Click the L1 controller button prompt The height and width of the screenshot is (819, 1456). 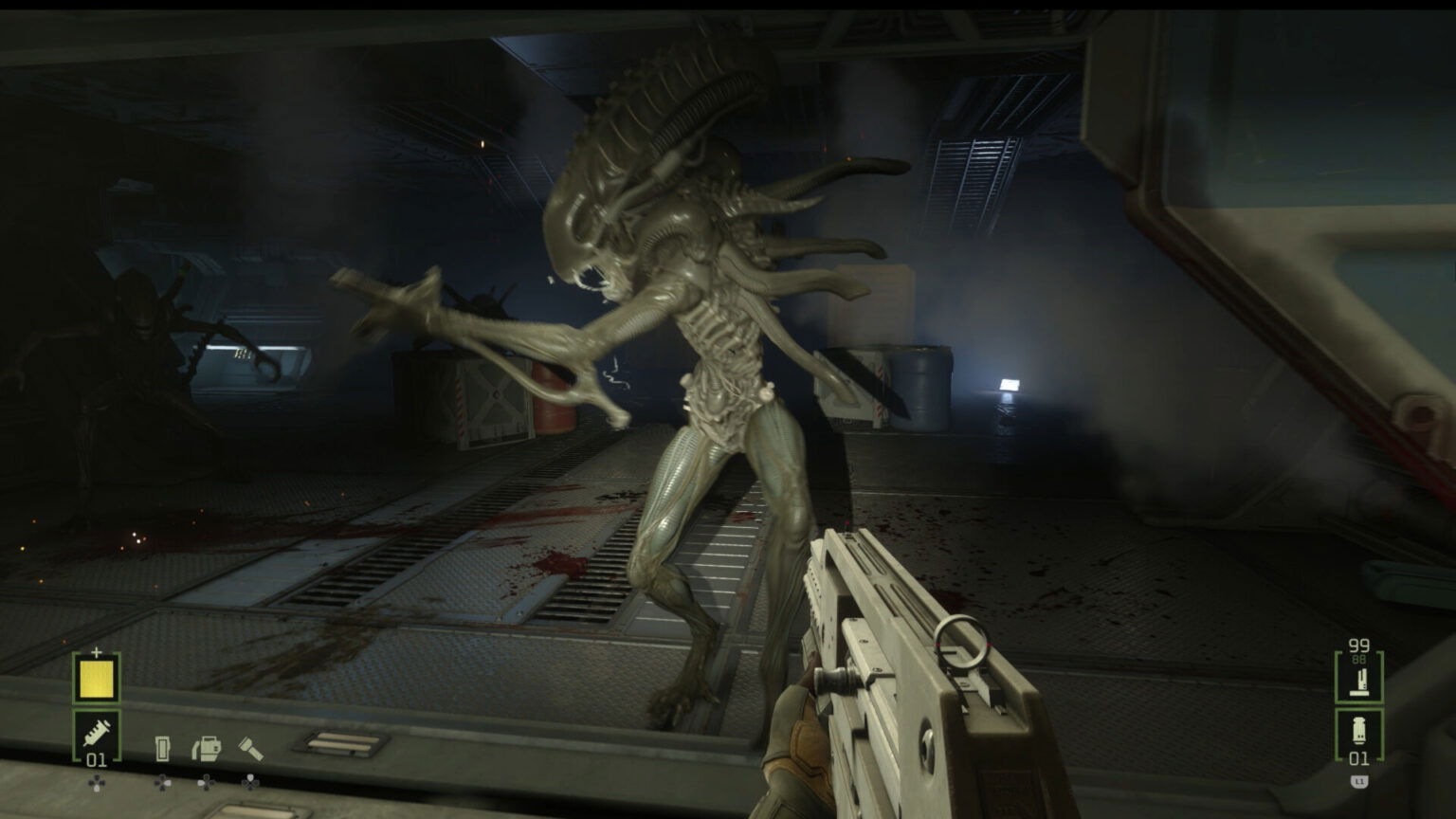coord(1358,780)
